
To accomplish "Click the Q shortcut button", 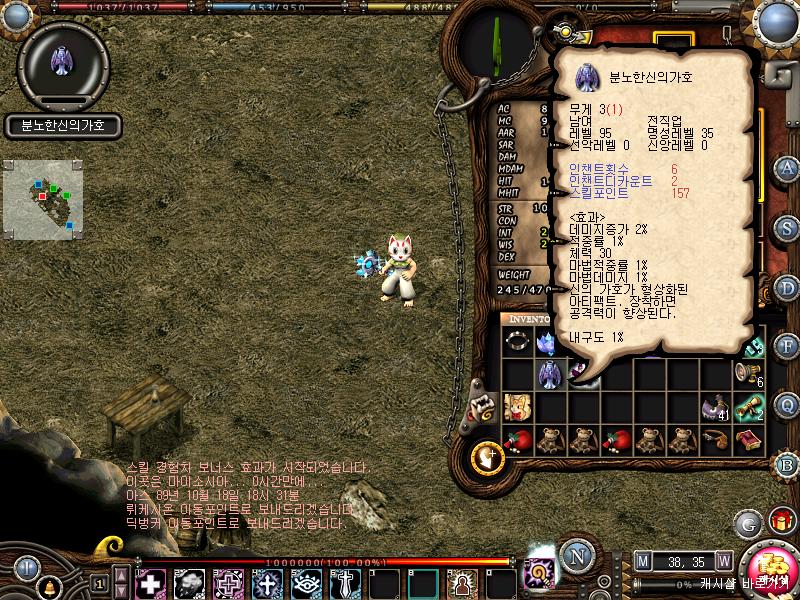I will click(788, 405).
